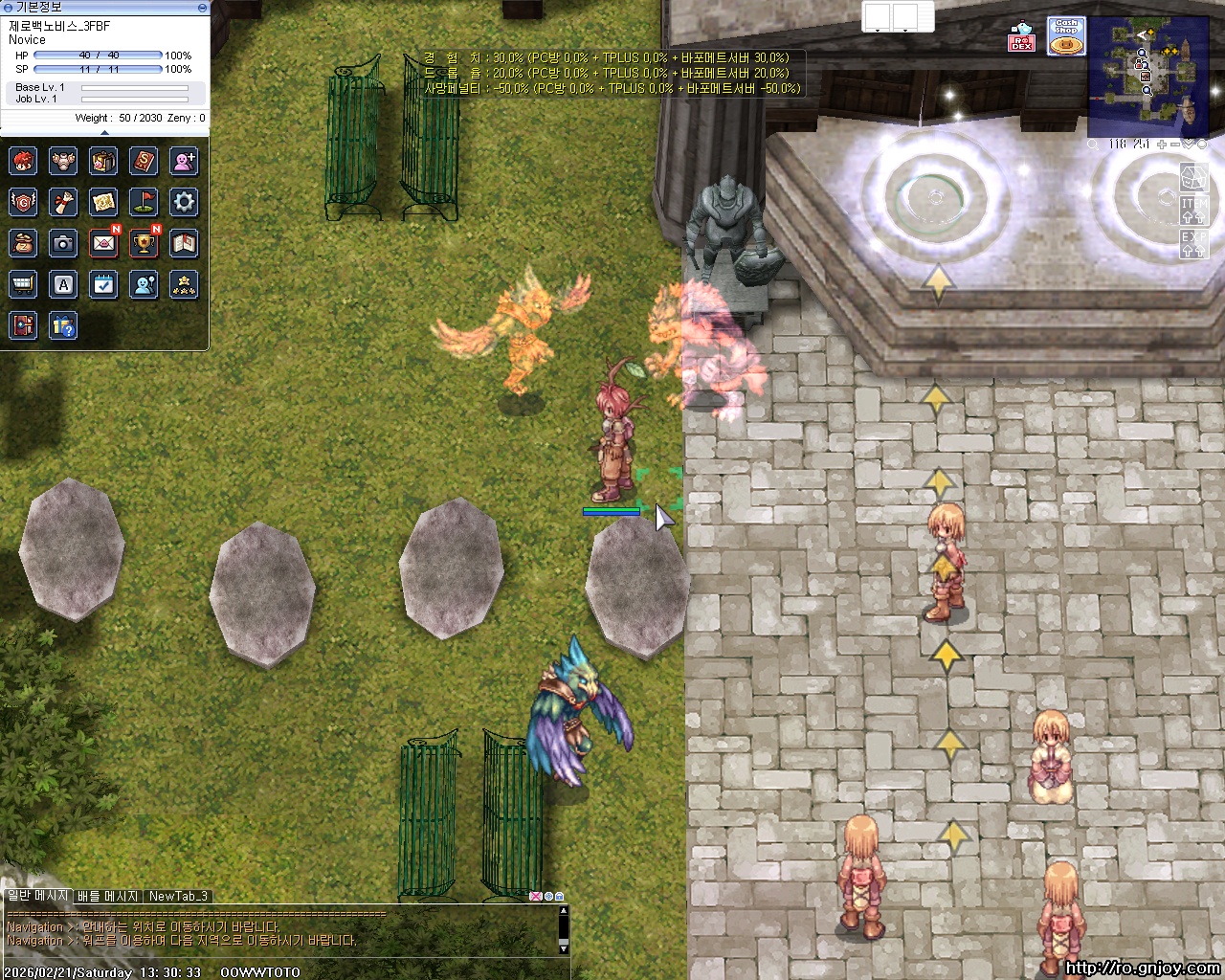The width and height of the screenshot is (1225, 980).
Task: Open the world map parchment icon
Action: point(103,202)
